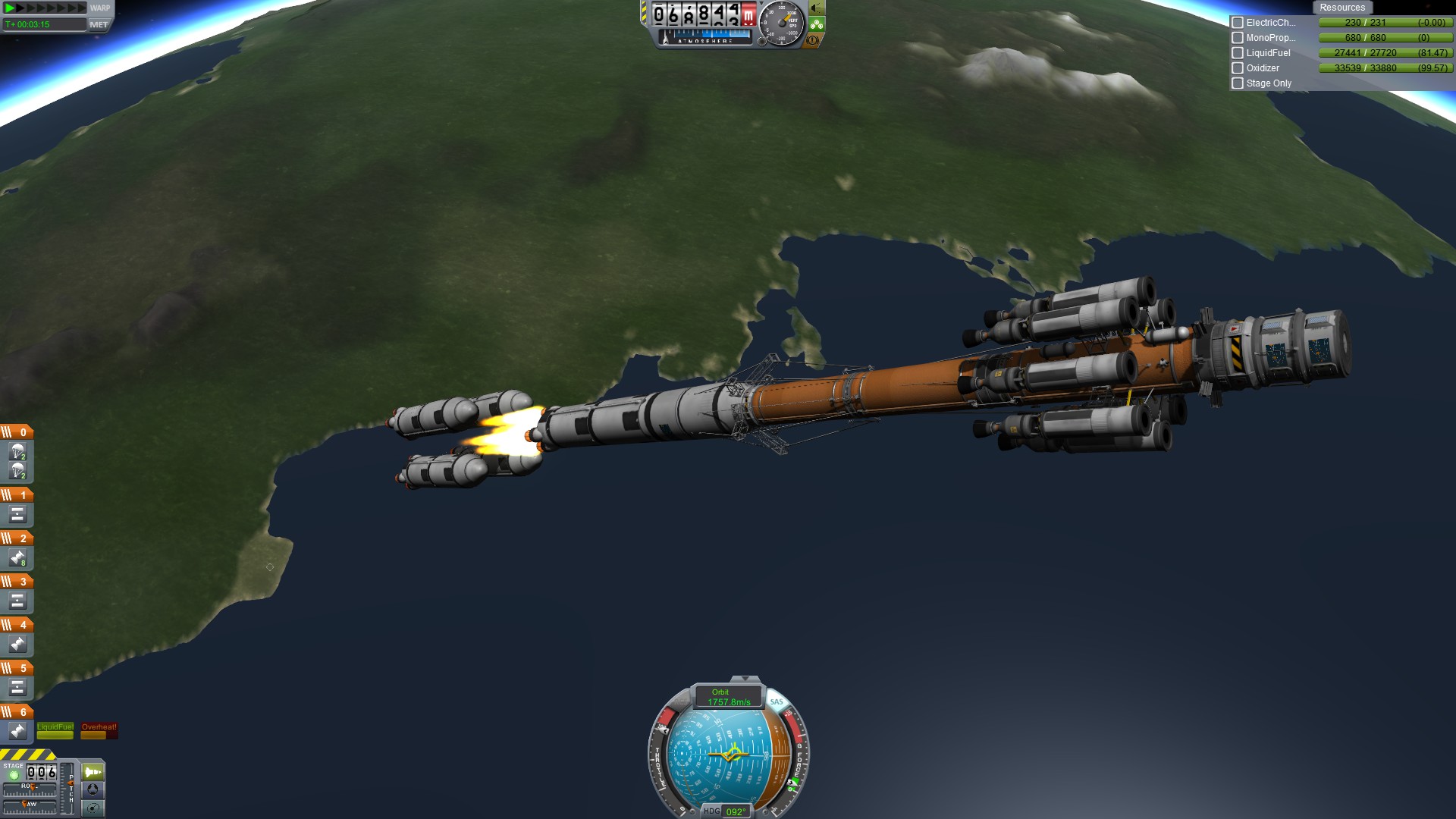
Task: Enable the Stage Only checkbox
Action: point(1238,83)
